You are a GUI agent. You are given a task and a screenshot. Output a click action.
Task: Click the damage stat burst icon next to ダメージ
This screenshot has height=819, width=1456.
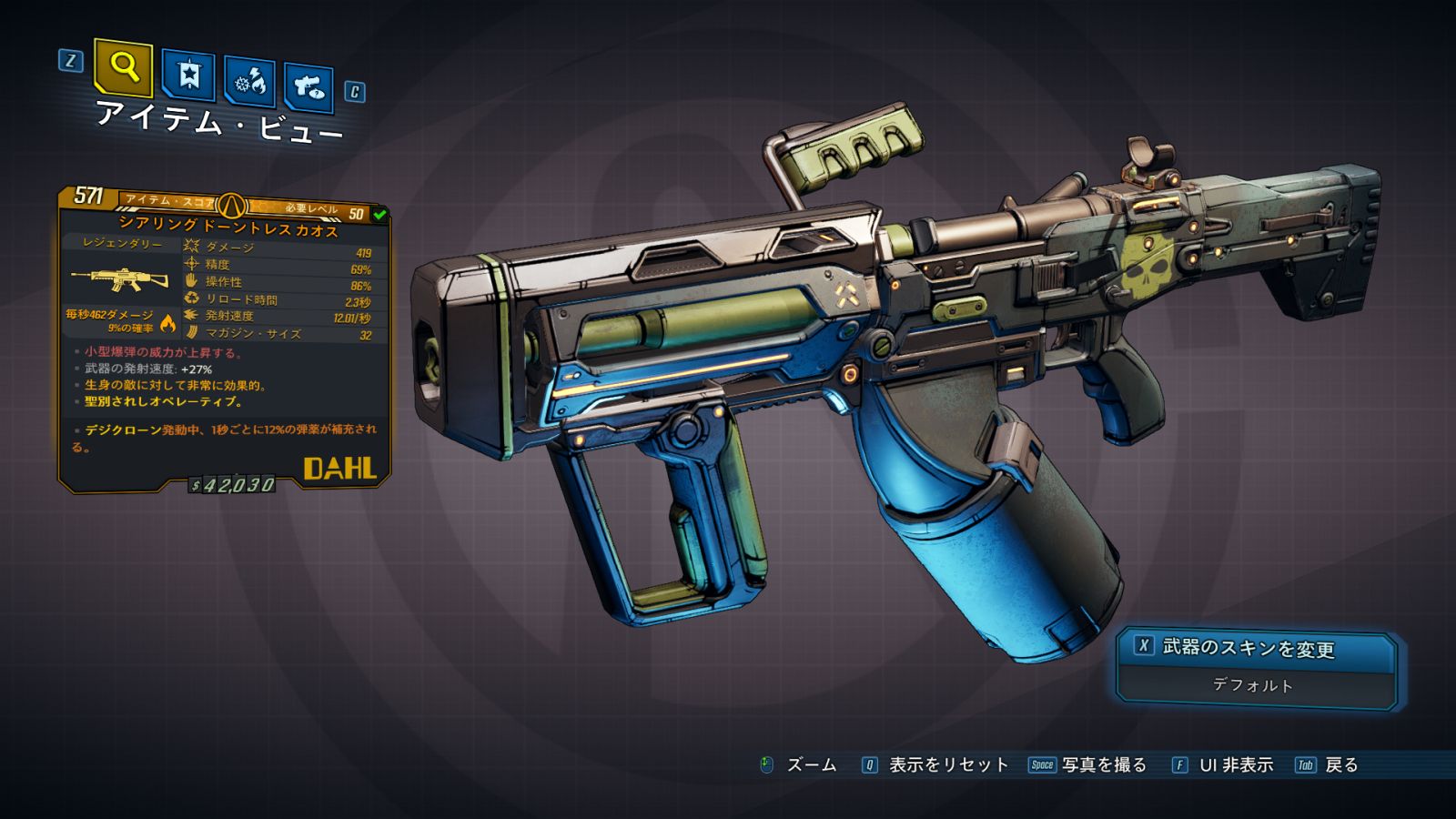tap(191, 244)
